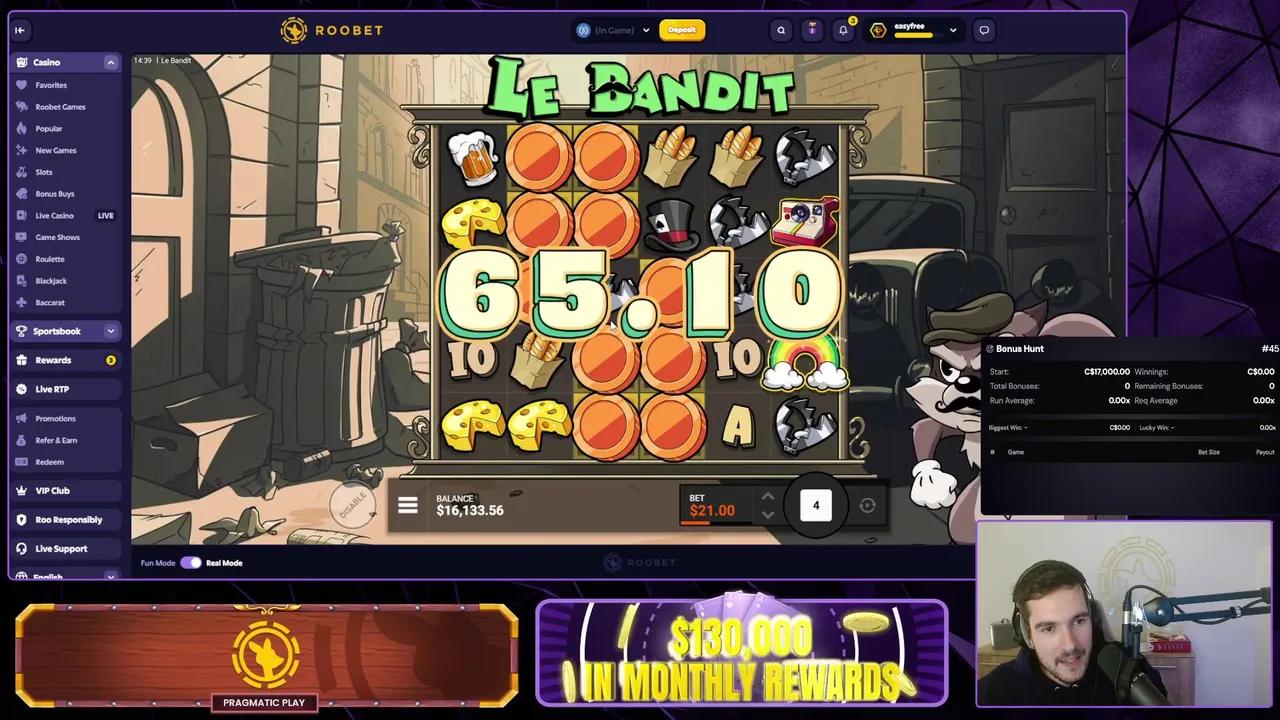Collapse the sidebar with the arrow toggle
The width and height of the screenshot is (1280, 720).
pyautogui.click(x=20, y=30)
